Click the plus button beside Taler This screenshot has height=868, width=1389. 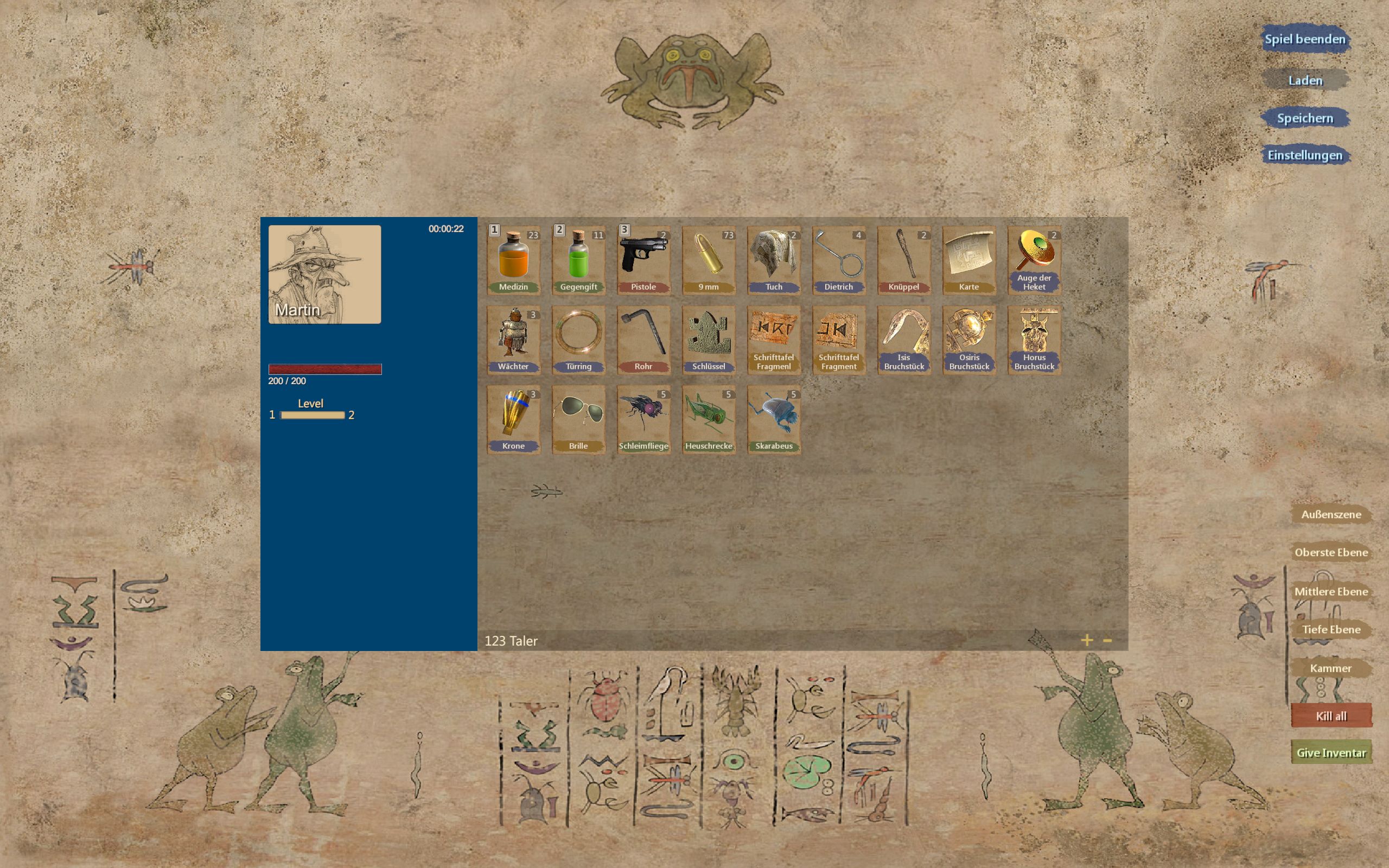tap(1087, 640)
